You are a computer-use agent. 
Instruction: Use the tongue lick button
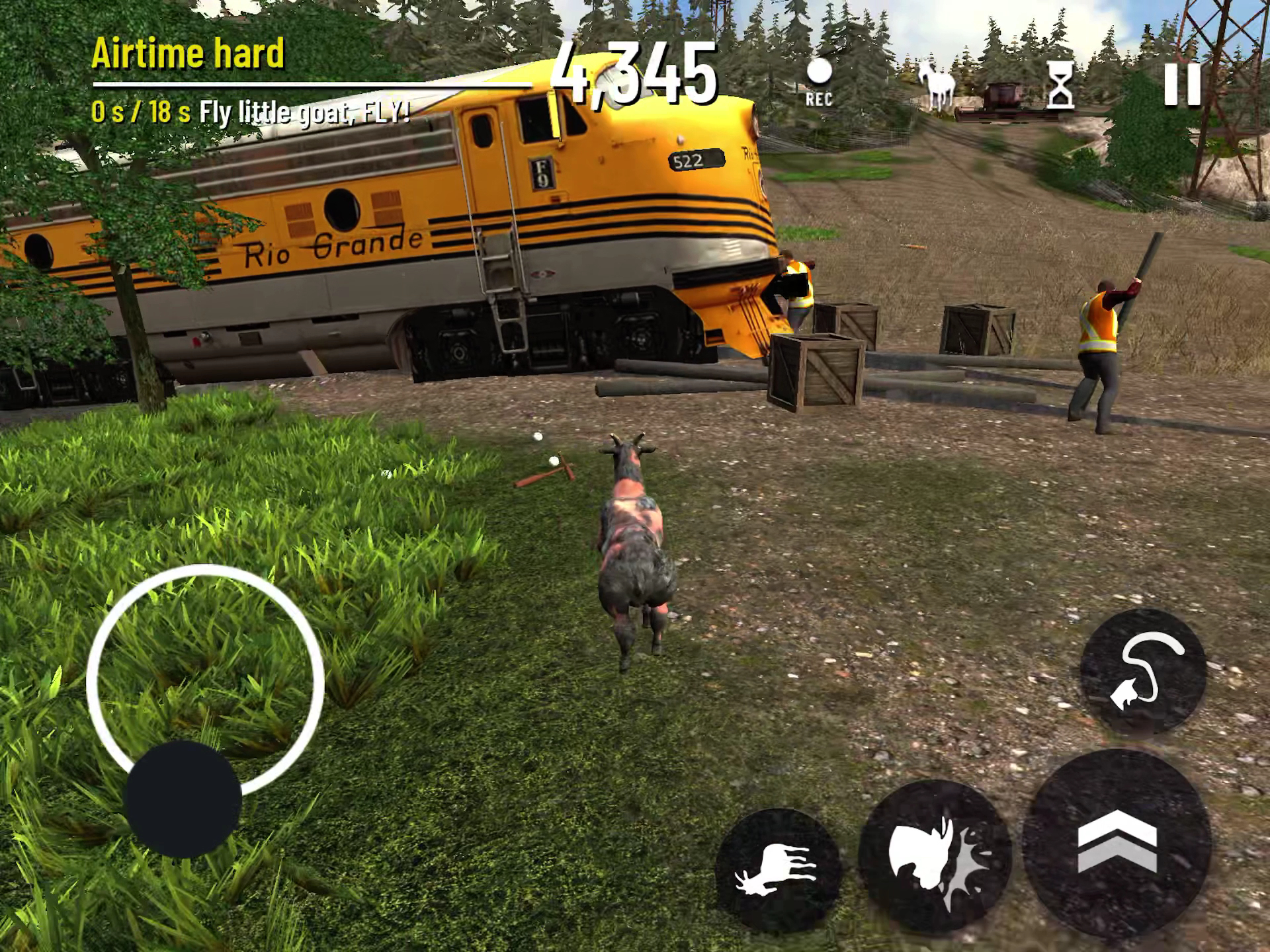click(1143, 670)
